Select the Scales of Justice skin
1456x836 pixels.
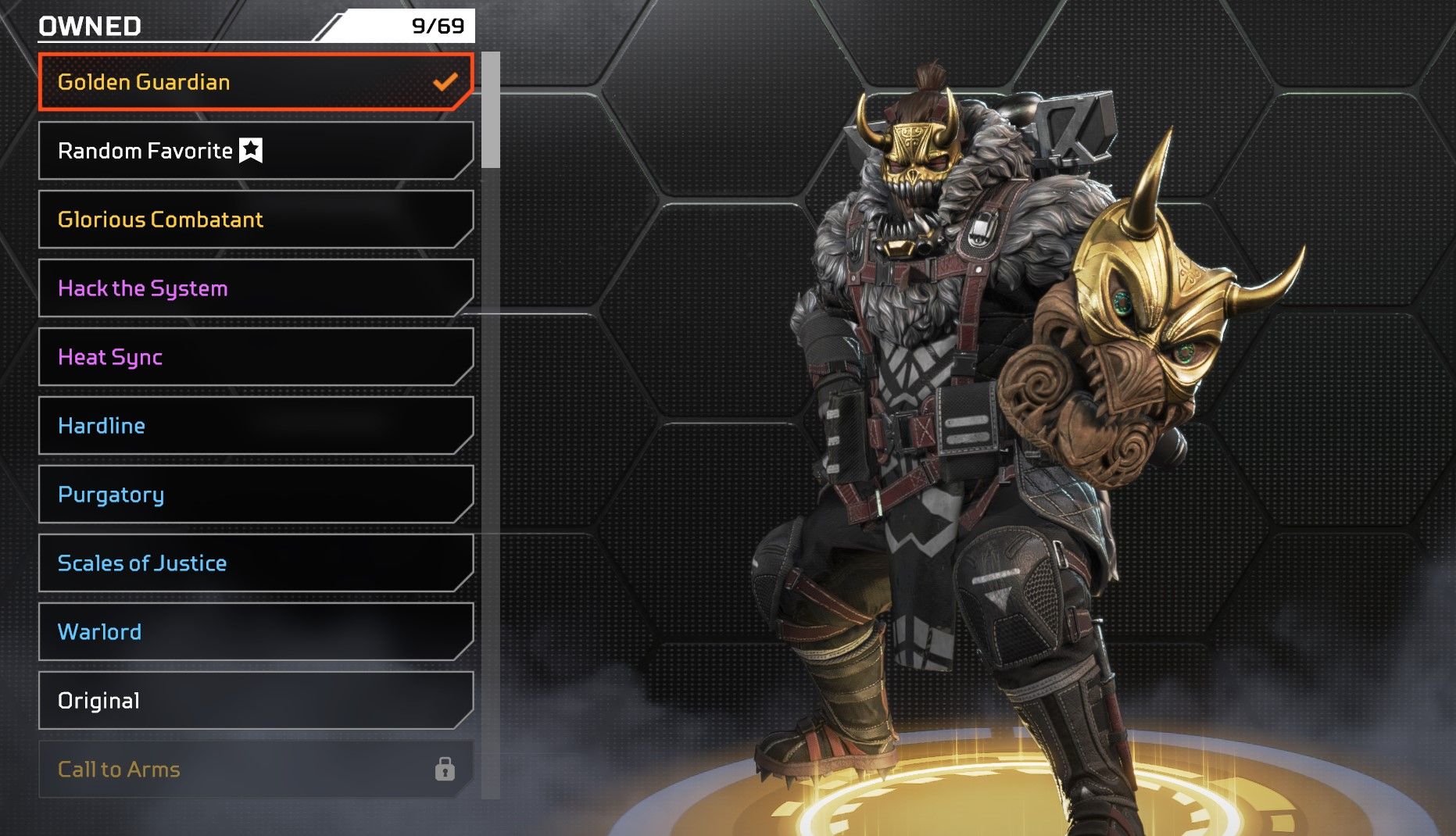coord(256,563)
